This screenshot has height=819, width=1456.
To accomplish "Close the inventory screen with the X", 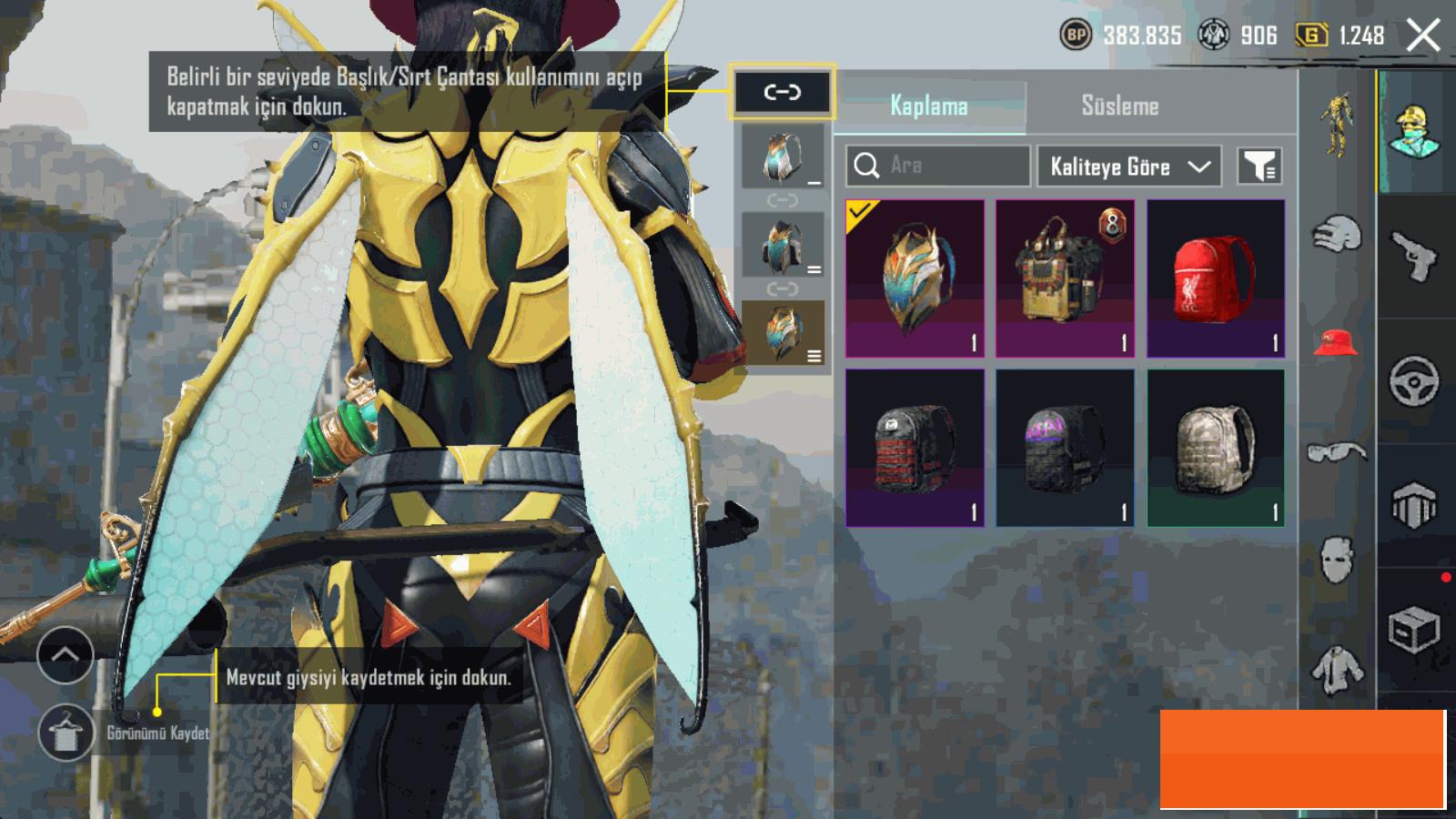I will pos(1422,36).
